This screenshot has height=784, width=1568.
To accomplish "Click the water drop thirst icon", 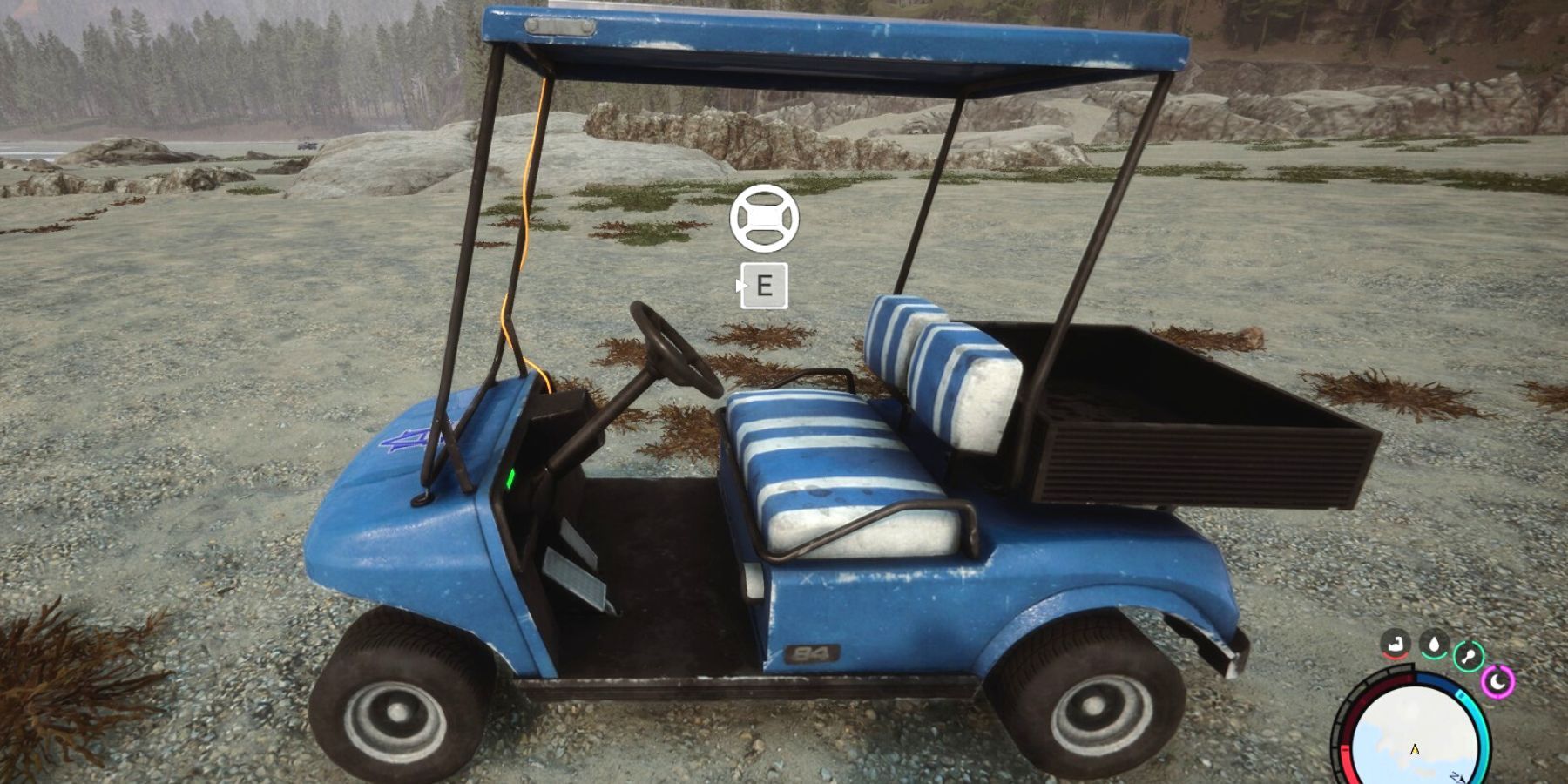I will [1433, 645].
